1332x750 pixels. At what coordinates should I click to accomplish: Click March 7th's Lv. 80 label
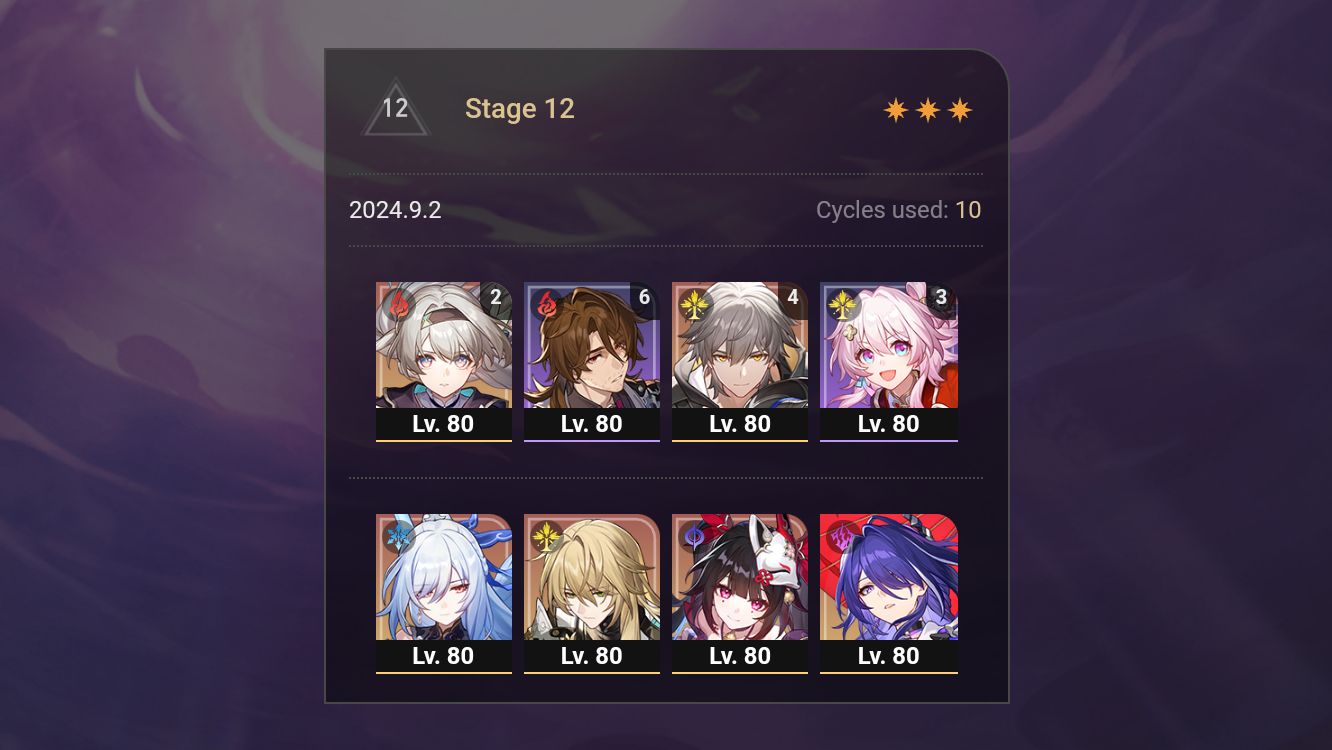point(889,423)
